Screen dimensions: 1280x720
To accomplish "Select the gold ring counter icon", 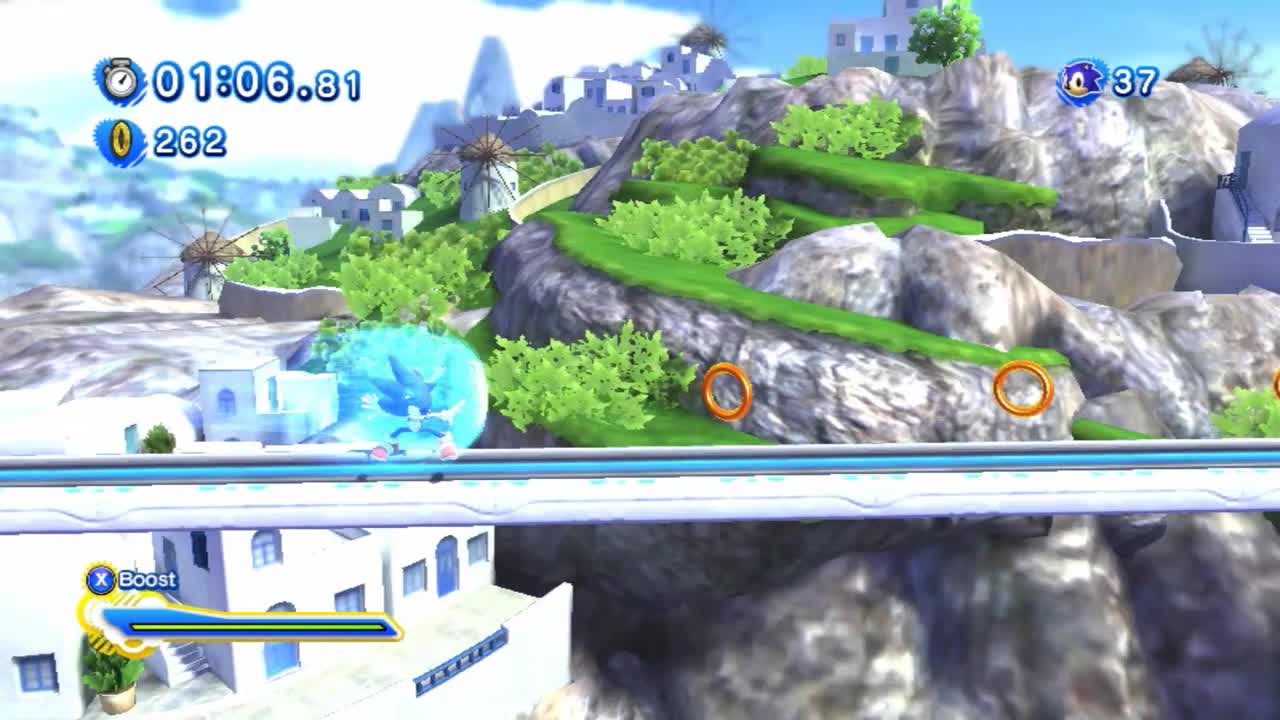I will (120, 139).
